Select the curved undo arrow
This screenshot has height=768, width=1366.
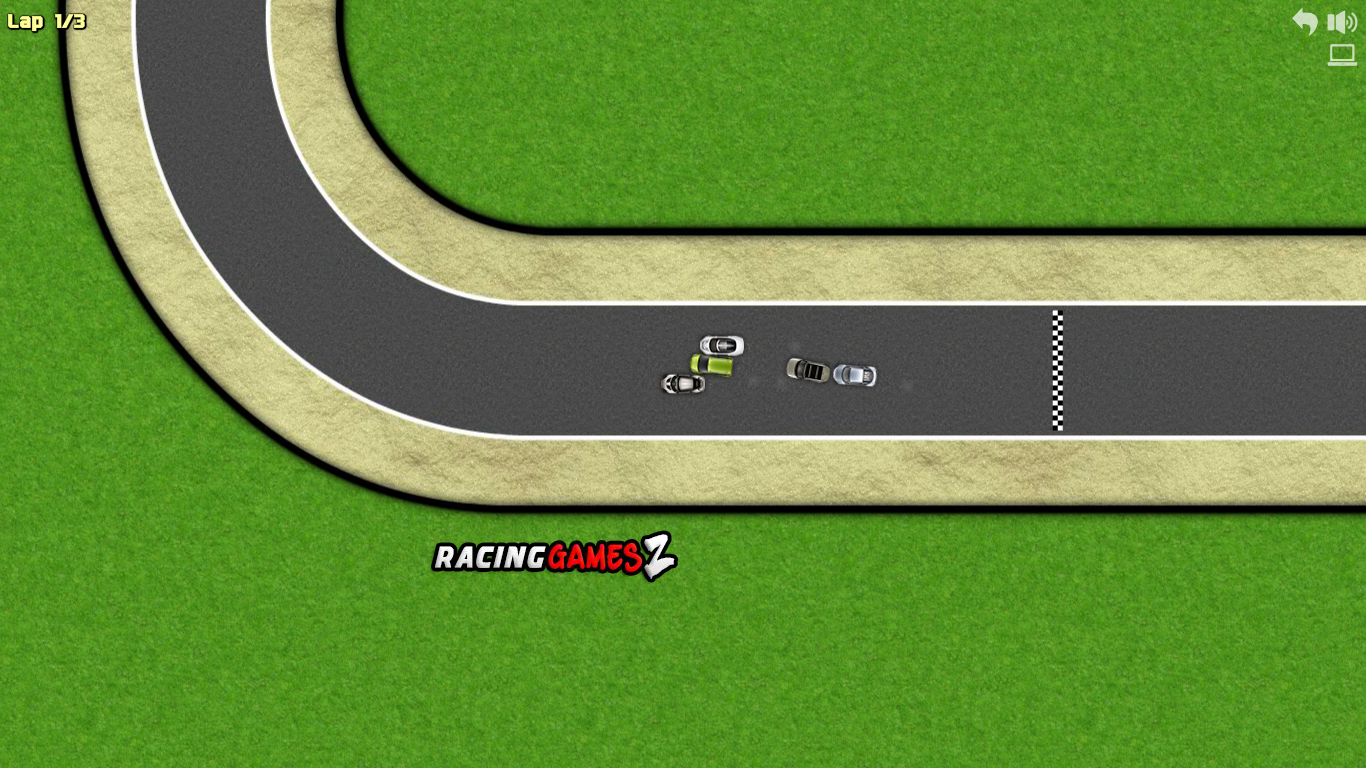[x=1304, y=21]
